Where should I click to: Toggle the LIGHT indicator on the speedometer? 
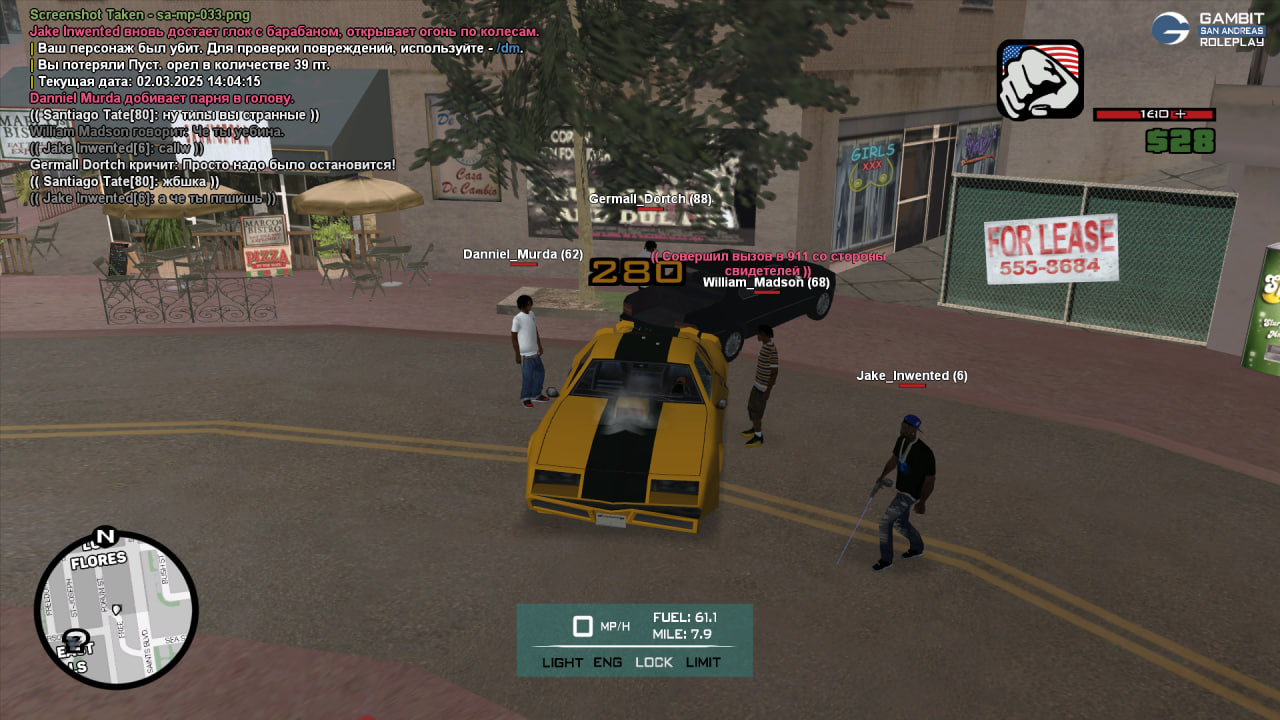[x=562, y=662]
